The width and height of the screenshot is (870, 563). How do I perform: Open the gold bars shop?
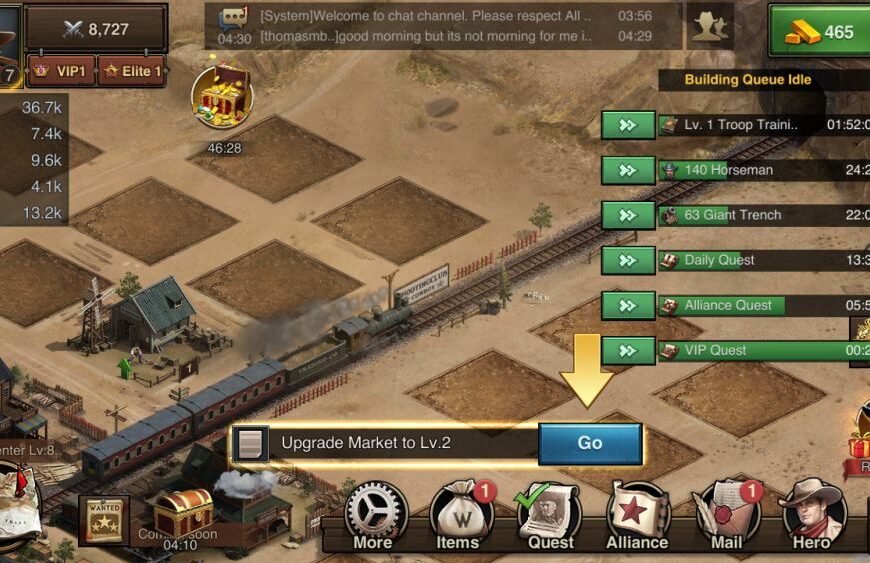pos(819,32)
